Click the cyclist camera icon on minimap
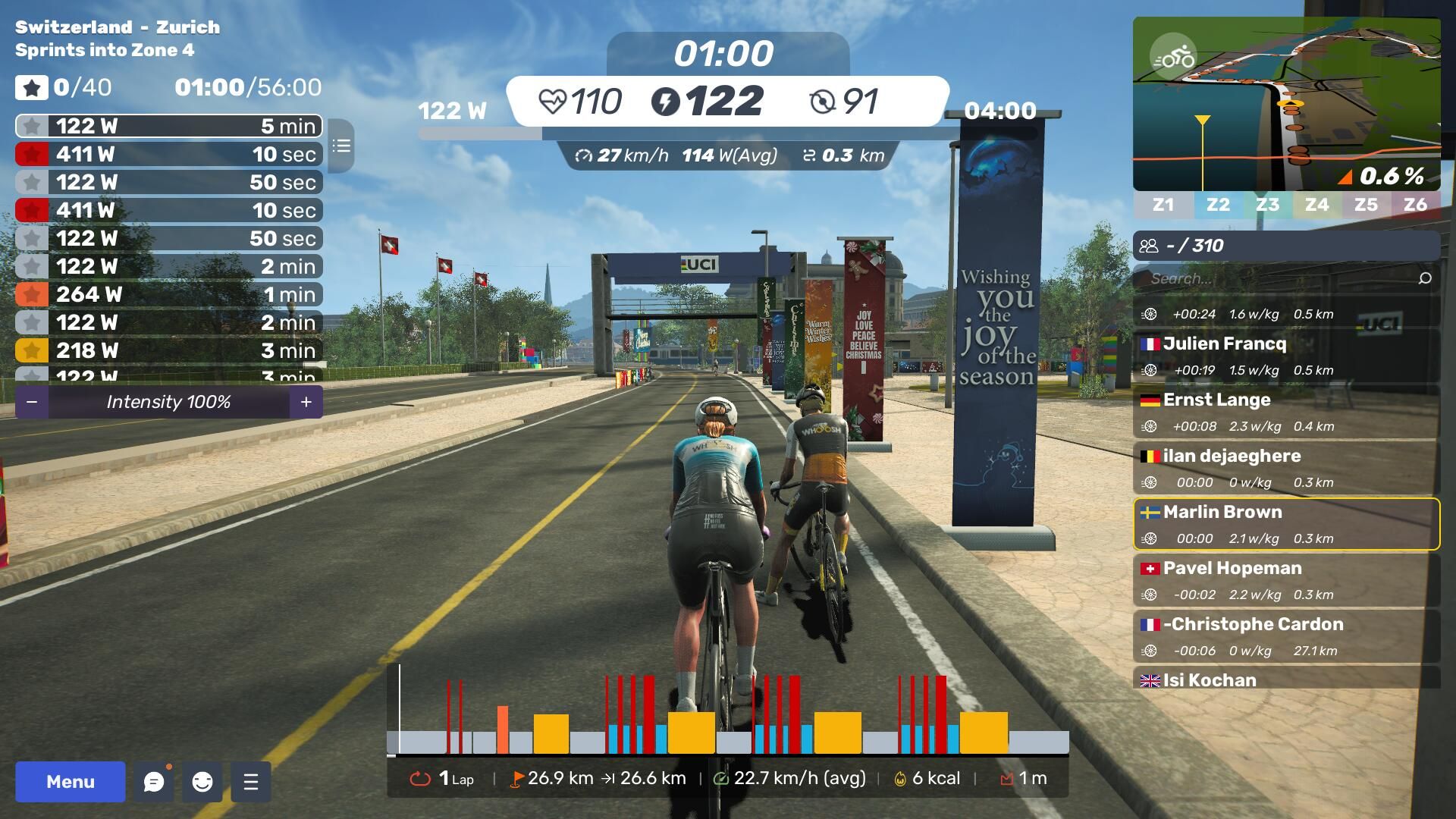 [x=1172, y=57]
